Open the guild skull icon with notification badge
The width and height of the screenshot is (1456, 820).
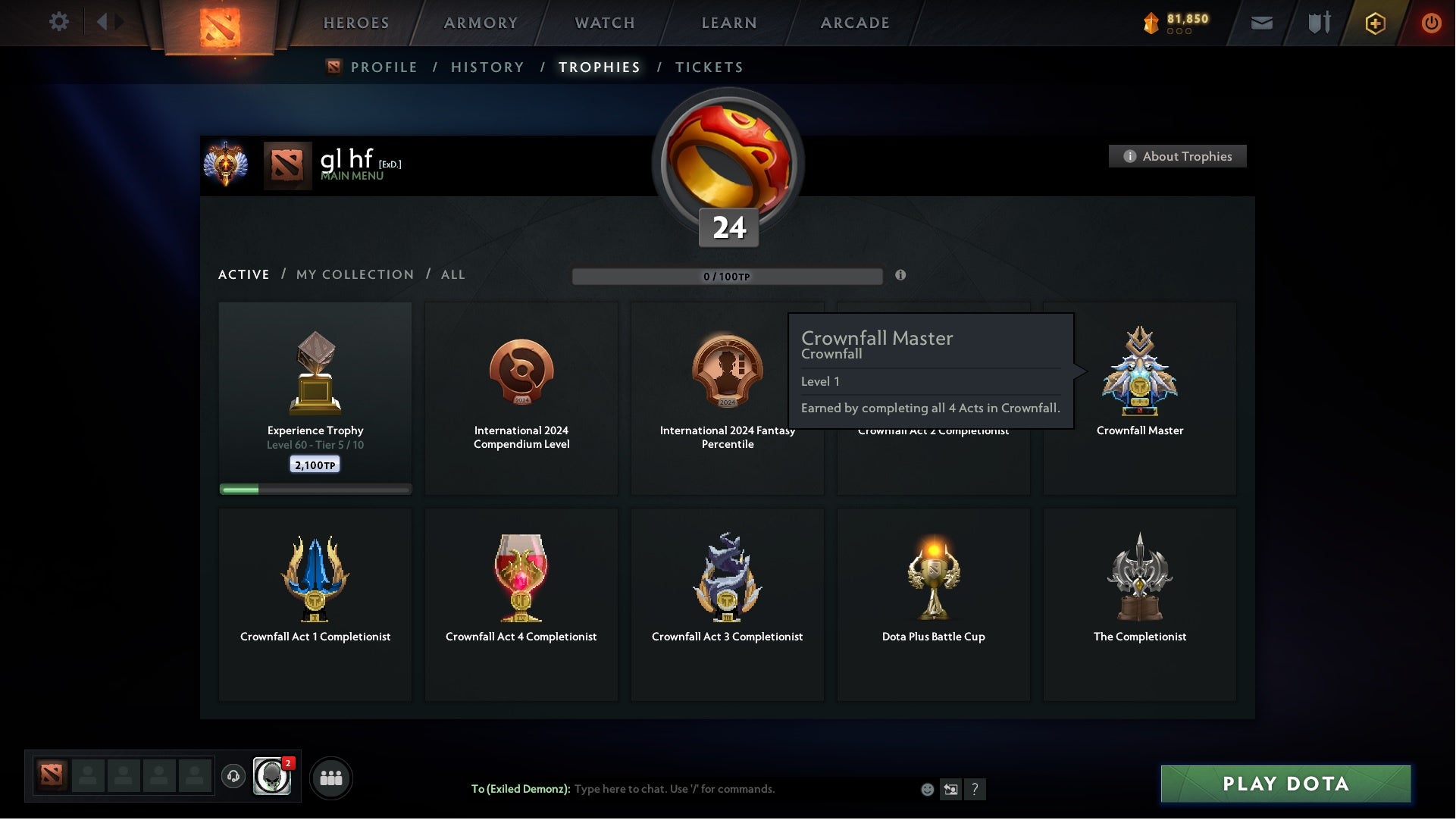pos(273,777)
